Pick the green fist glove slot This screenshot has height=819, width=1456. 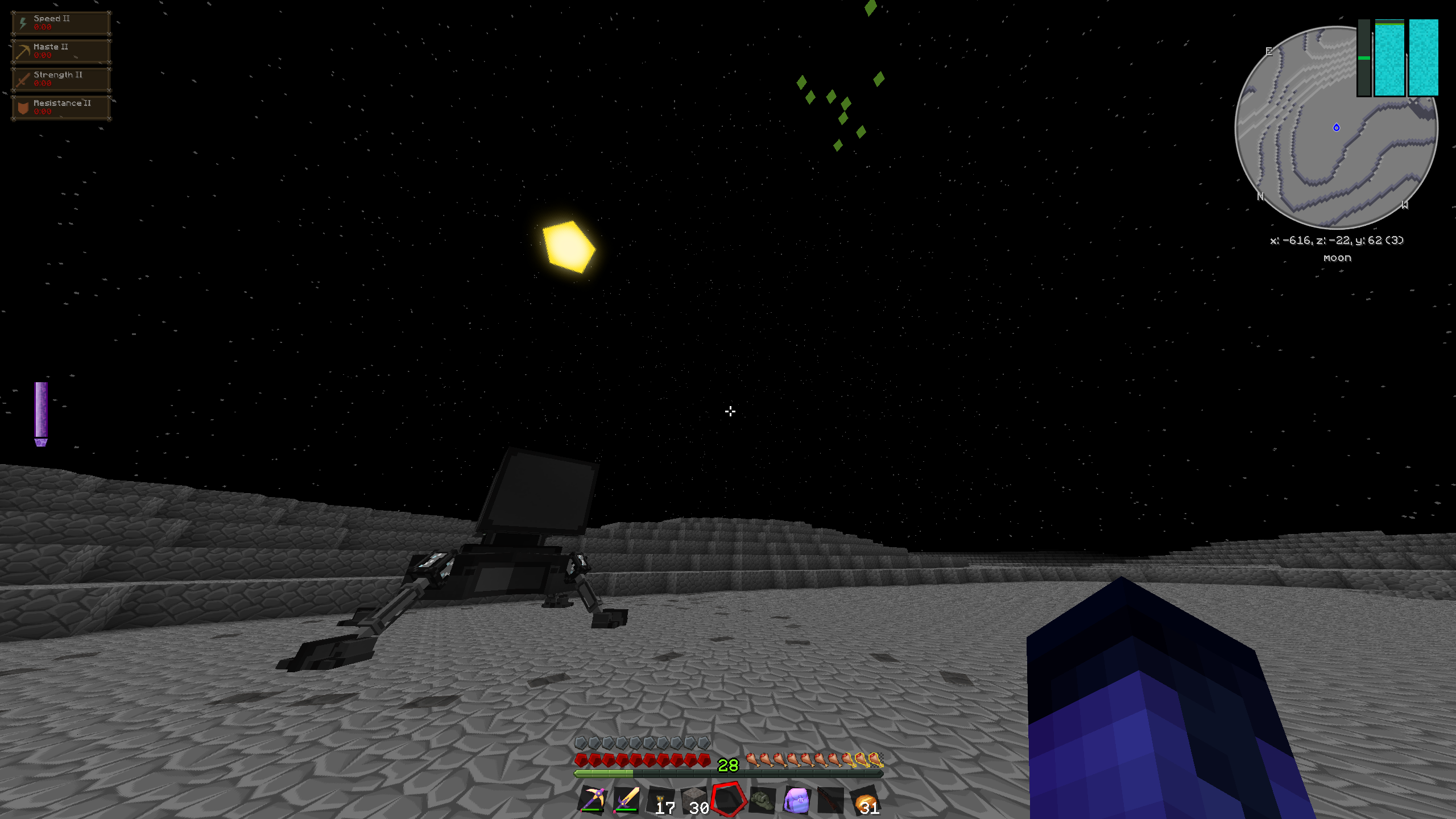(762, 800)
